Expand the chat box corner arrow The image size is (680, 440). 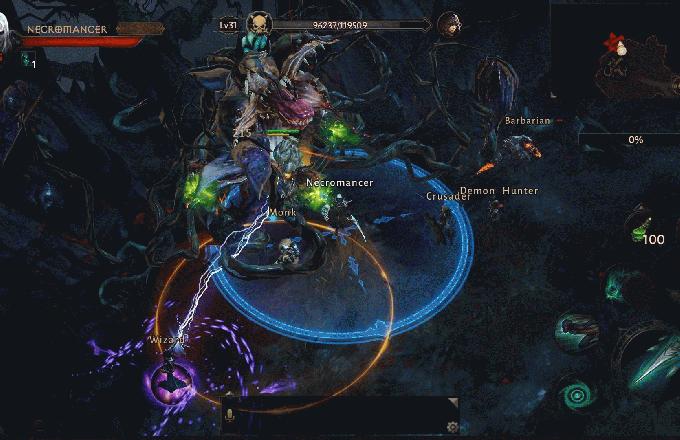click(x=453, y=403)
